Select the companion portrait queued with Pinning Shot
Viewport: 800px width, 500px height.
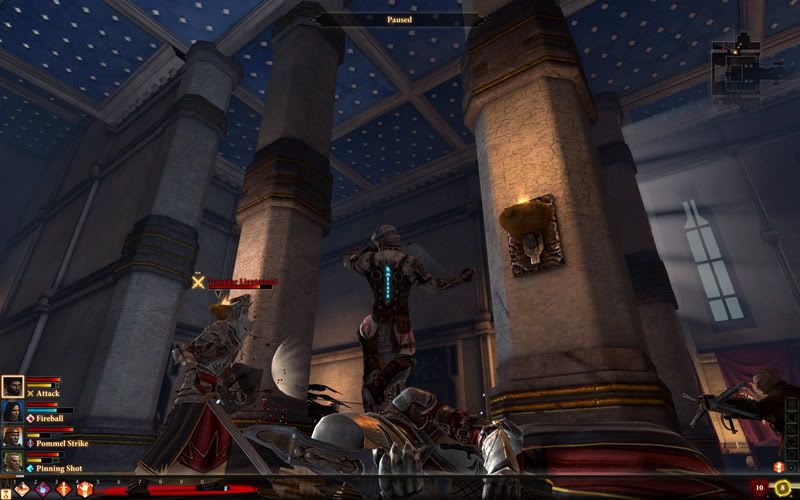[x=13, y=462]
